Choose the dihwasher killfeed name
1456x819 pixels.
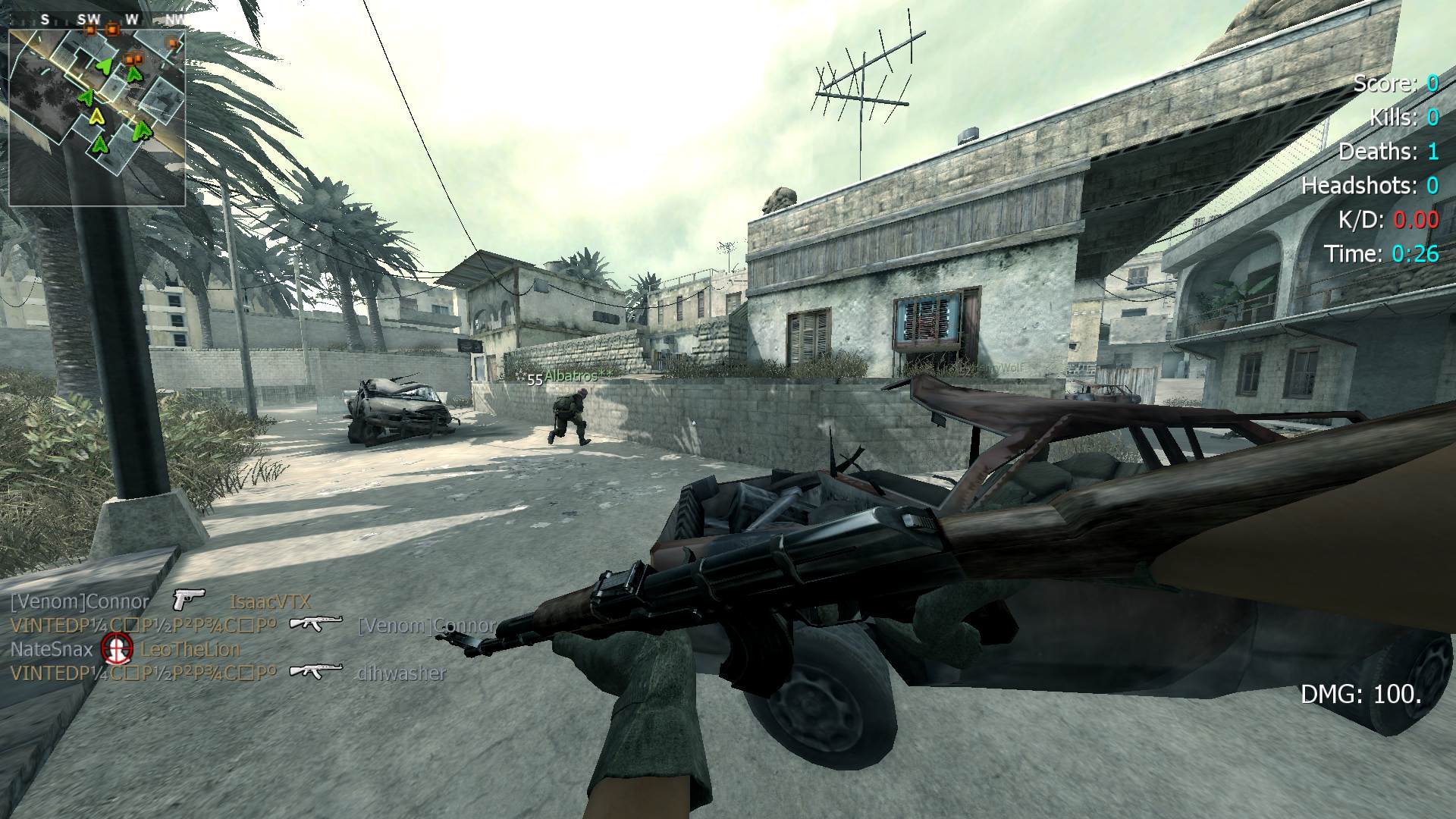coord(401,673)
